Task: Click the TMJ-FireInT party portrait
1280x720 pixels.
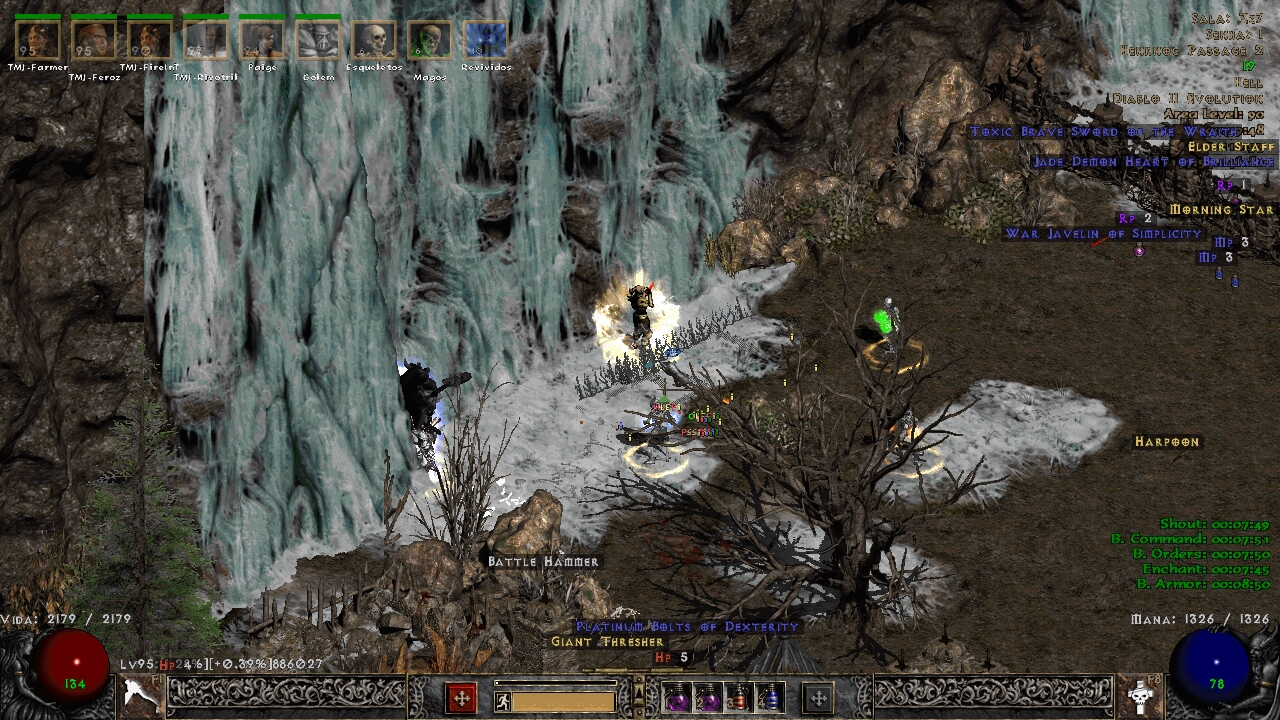Action: tap(150, 40)
